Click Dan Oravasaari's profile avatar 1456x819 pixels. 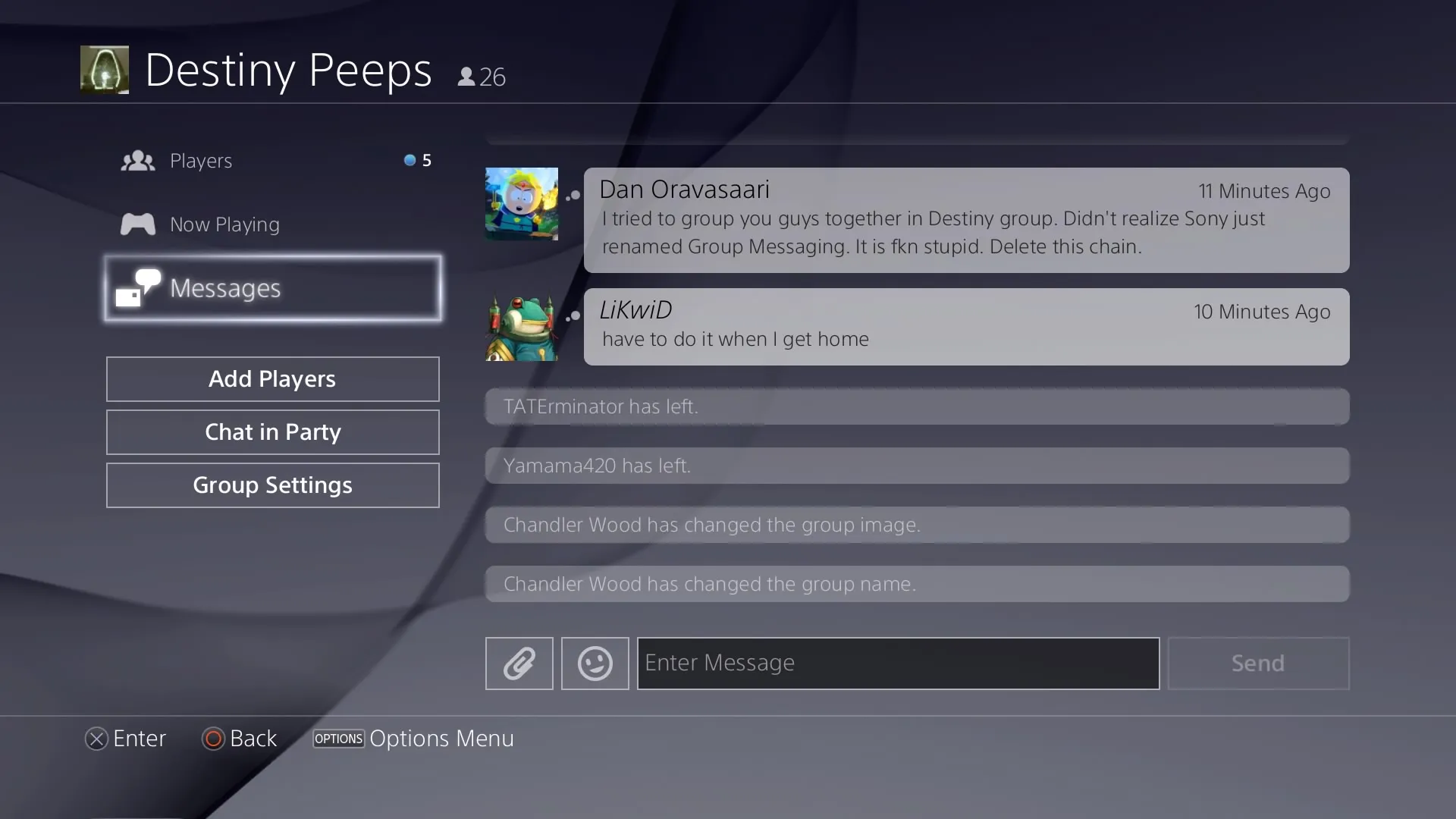(520, 203)
